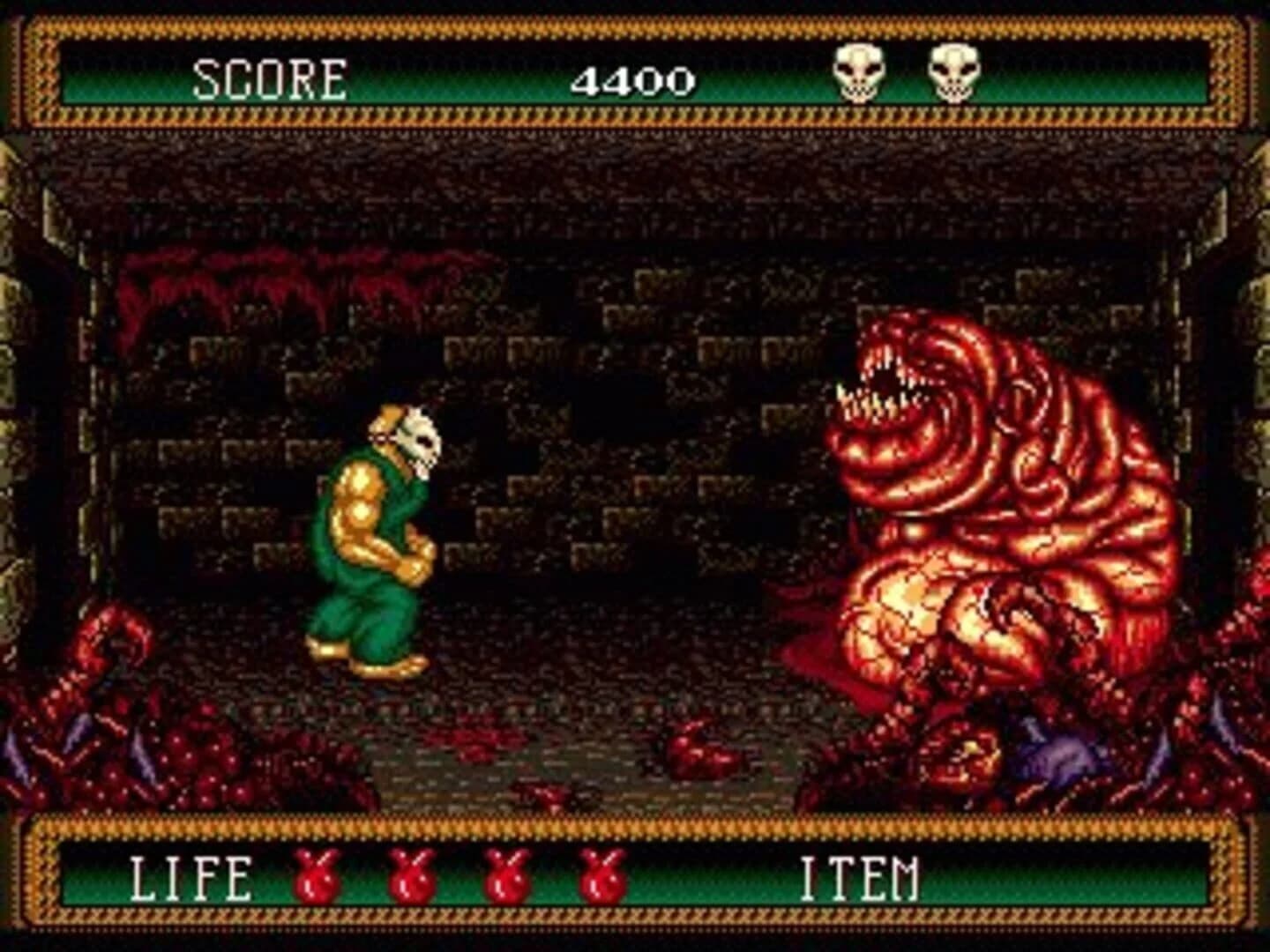Select the first skull icon near the score
Image resolution: width=1270 pixels, height=952 pixels.
coord(860,74)
